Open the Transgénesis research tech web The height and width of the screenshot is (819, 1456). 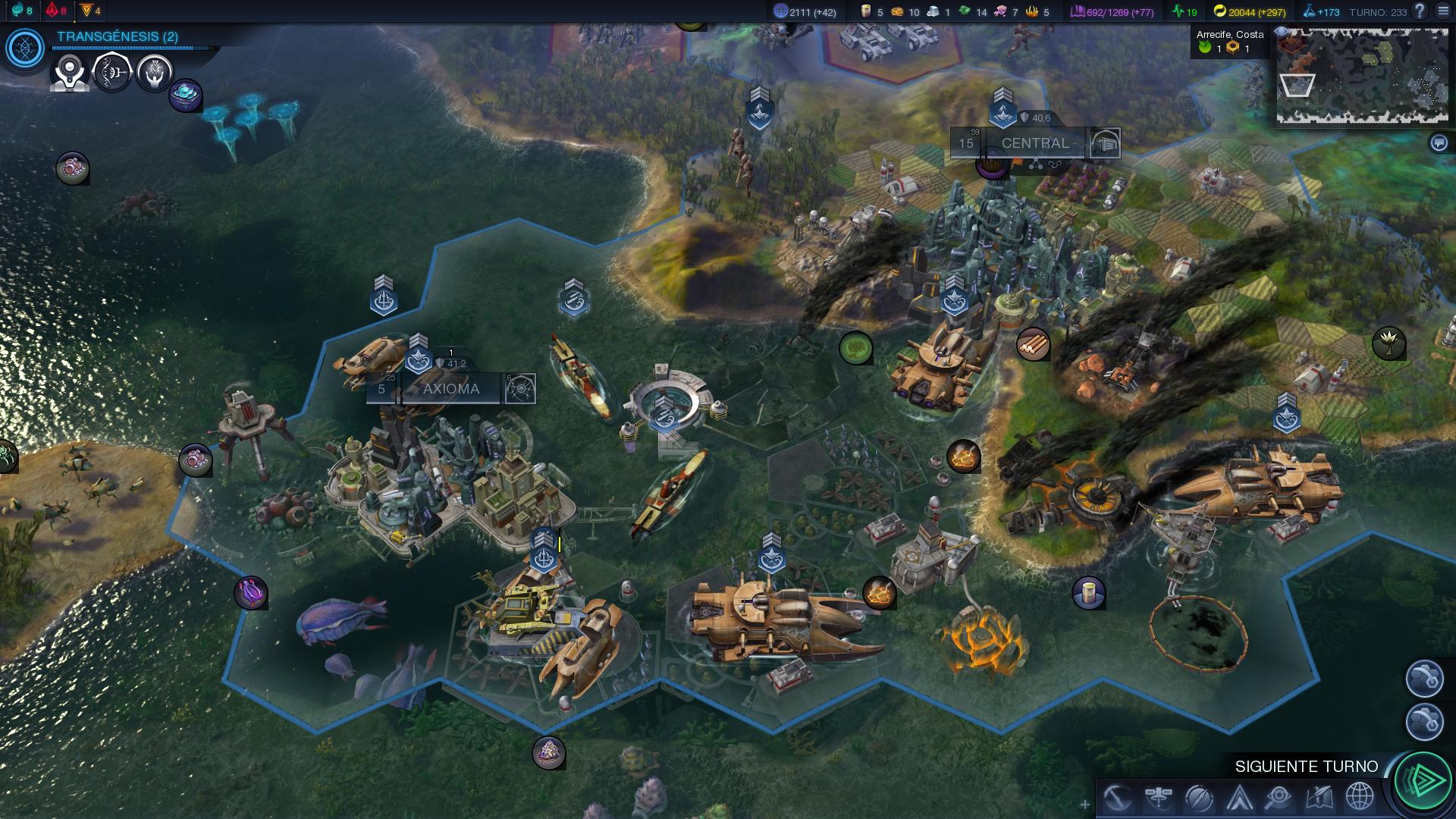(25, 49)
